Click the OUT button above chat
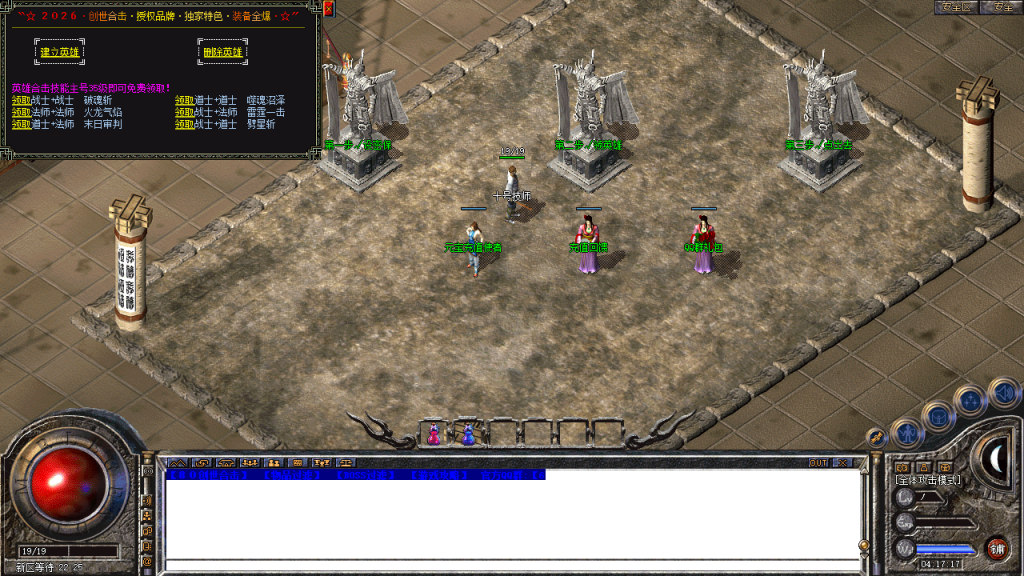This screenshot has width=1024, height=576. point(818,463)
